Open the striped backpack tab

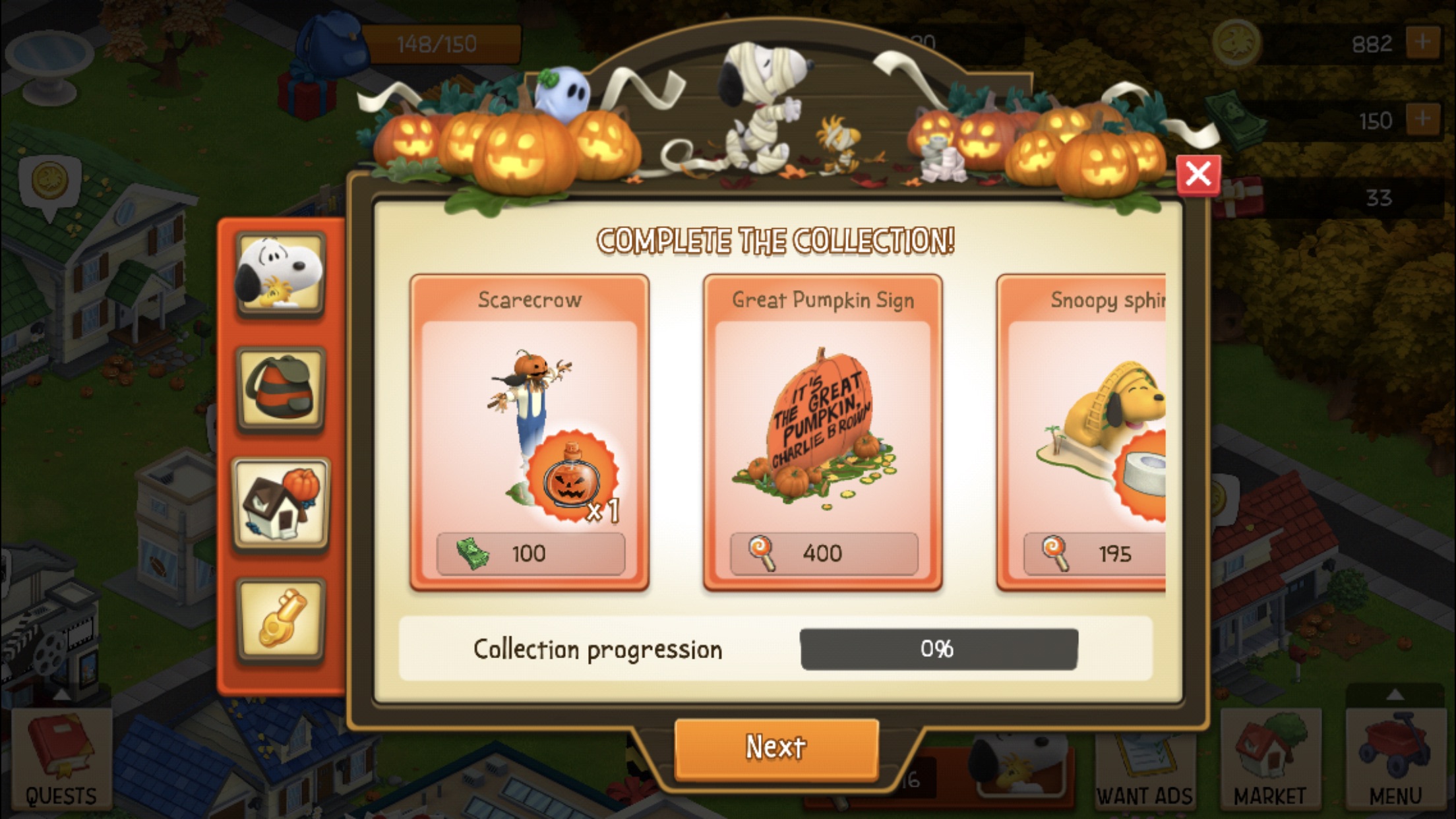[281, 389]
